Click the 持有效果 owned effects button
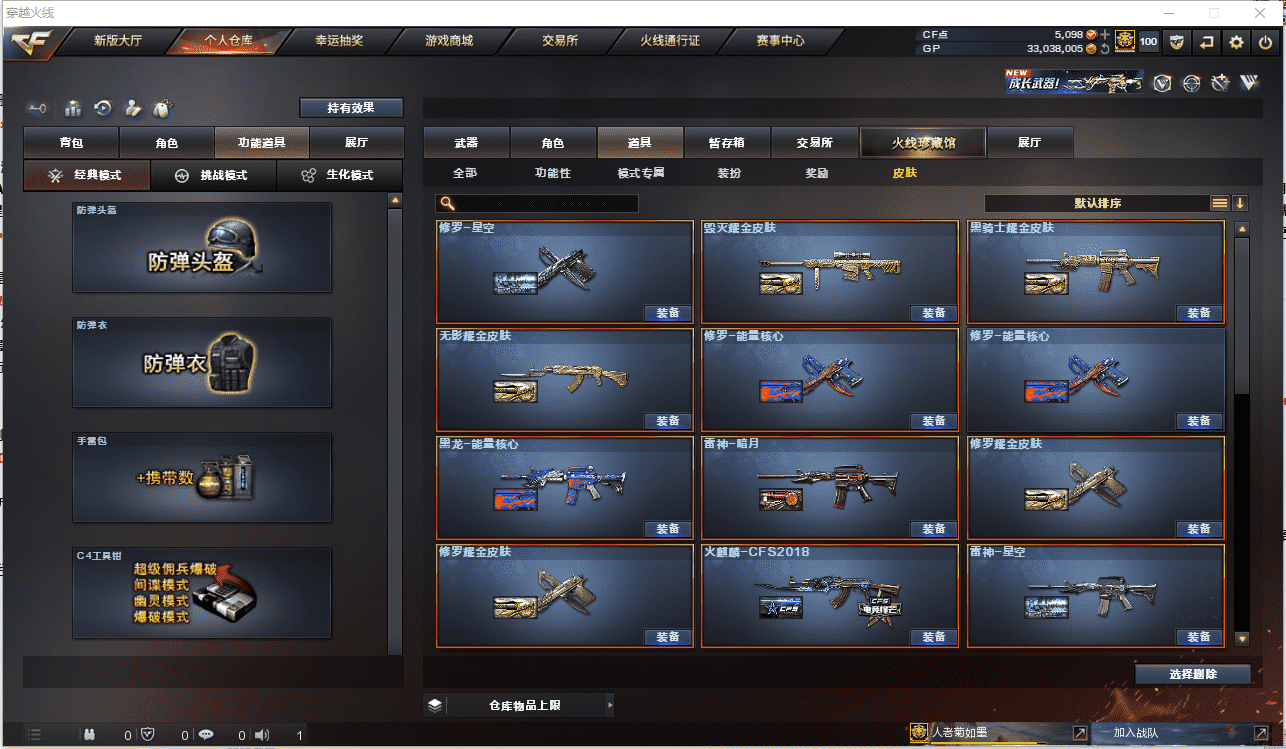The height and width of the screenshot is (749, 1286). 351,107
